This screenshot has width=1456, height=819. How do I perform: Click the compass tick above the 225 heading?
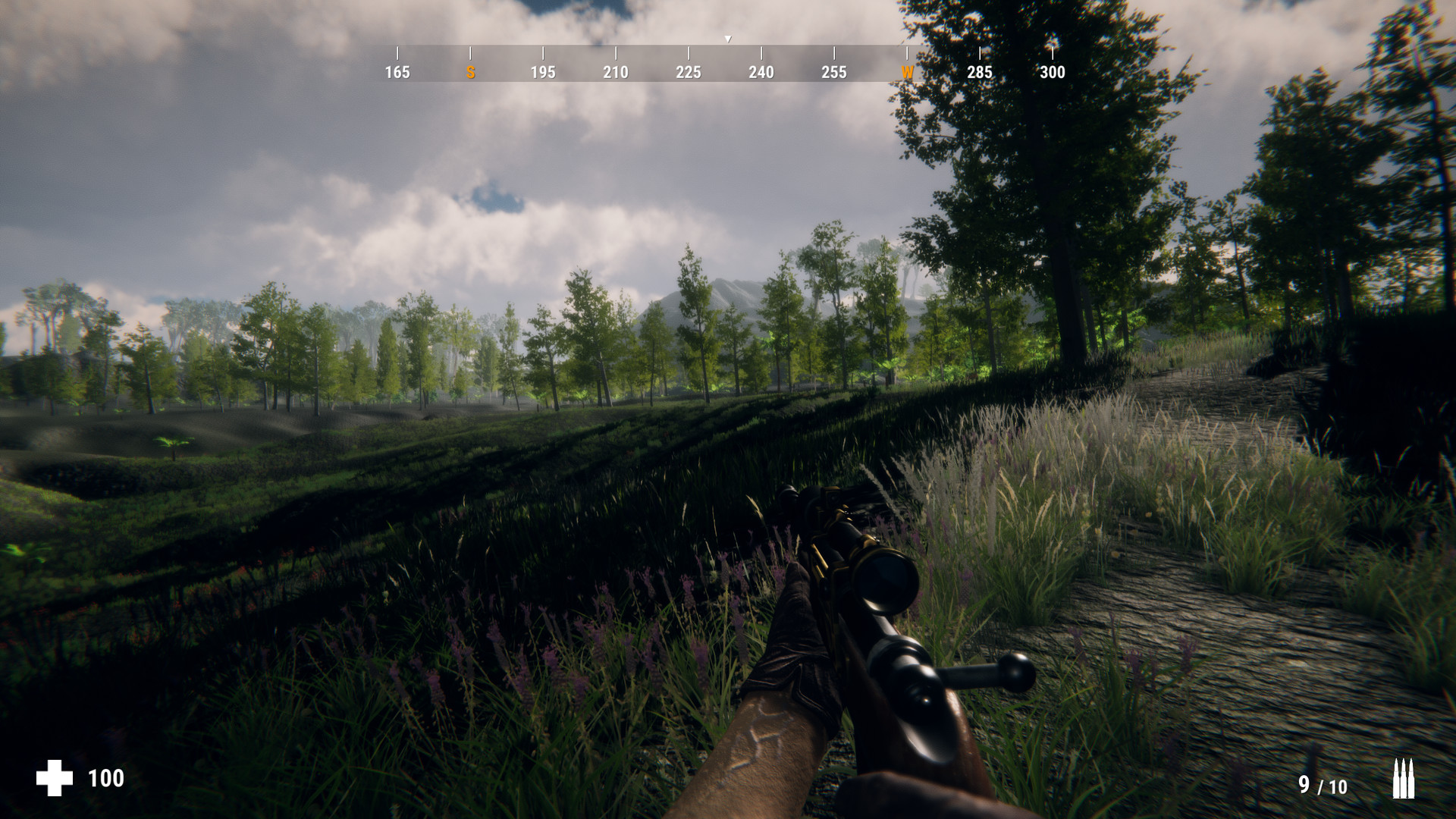[687, 53]
